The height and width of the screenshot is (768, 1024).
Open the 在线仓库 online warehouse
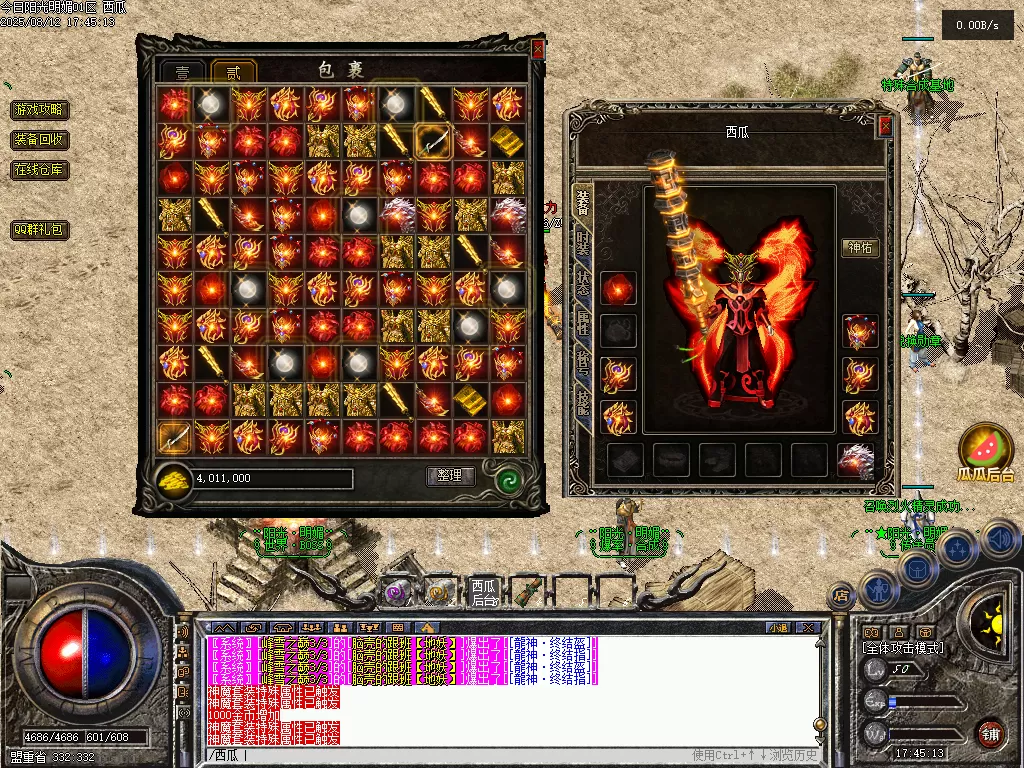click(x=40, y=170)
